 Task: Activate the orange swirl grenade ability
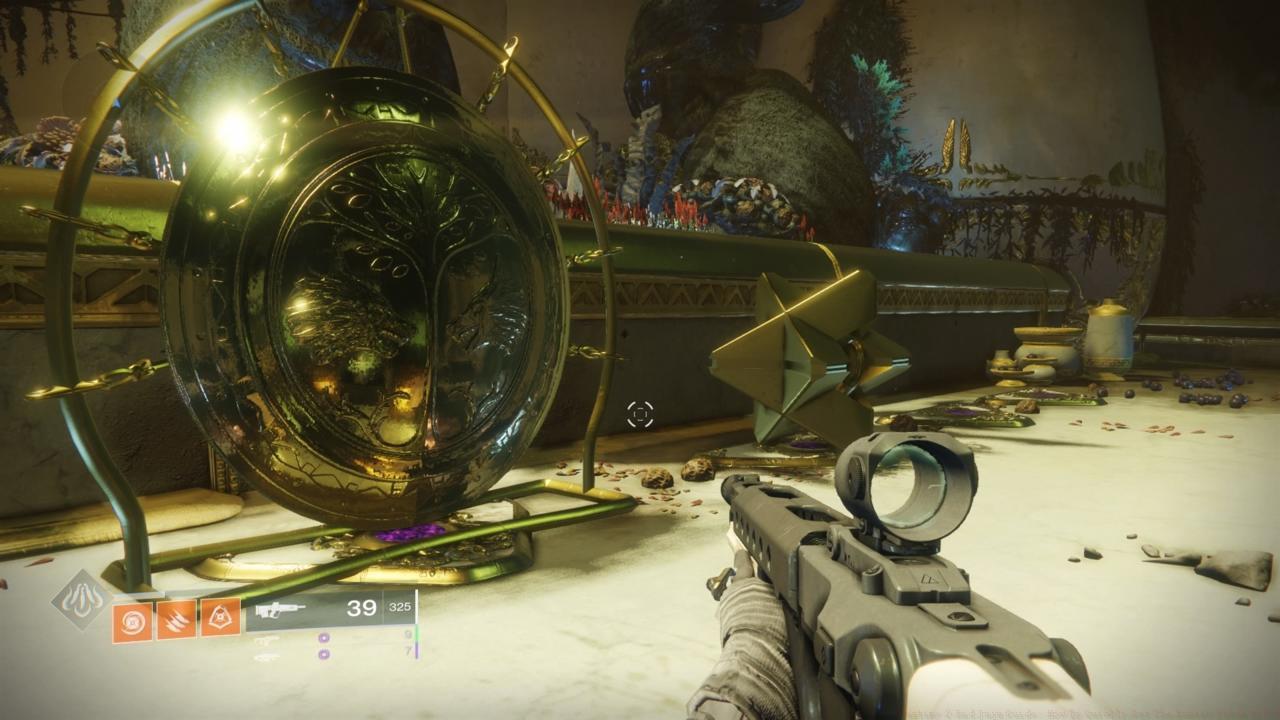[132, 620]
